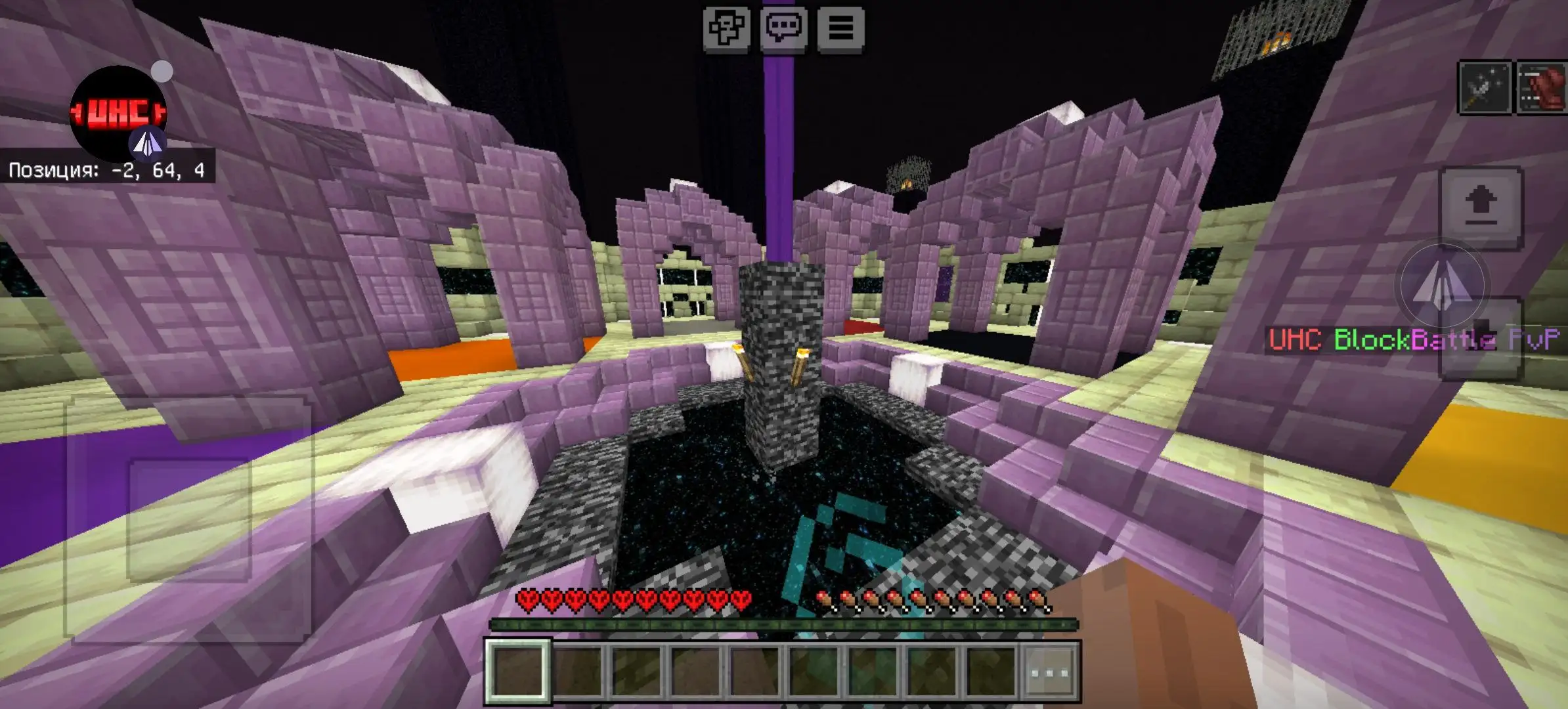Tap the jump arrow button

pos(1481,207)
